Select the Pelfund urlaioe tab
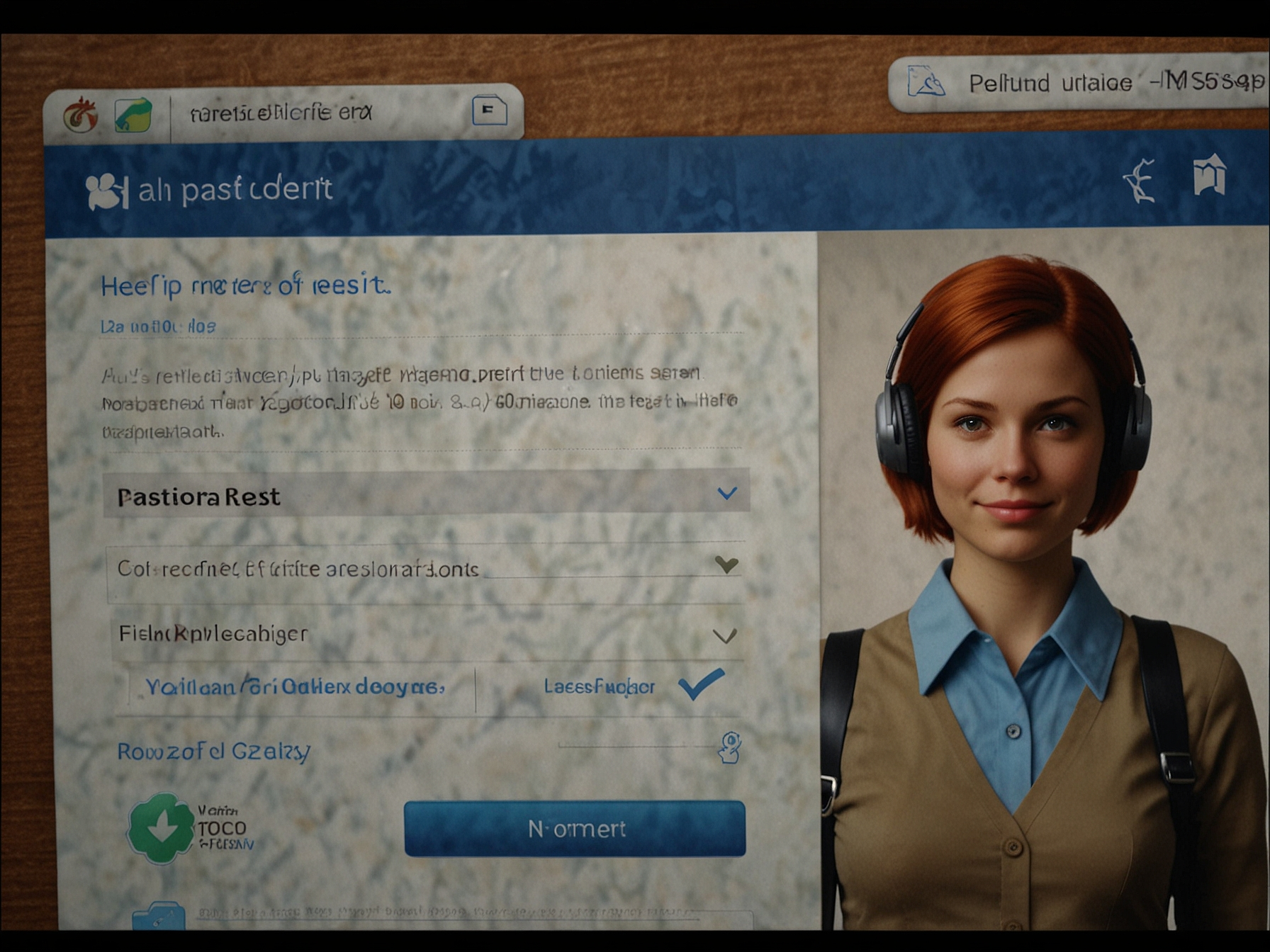The width and height of the screenshot is (1270, 952). (1077, 84)
